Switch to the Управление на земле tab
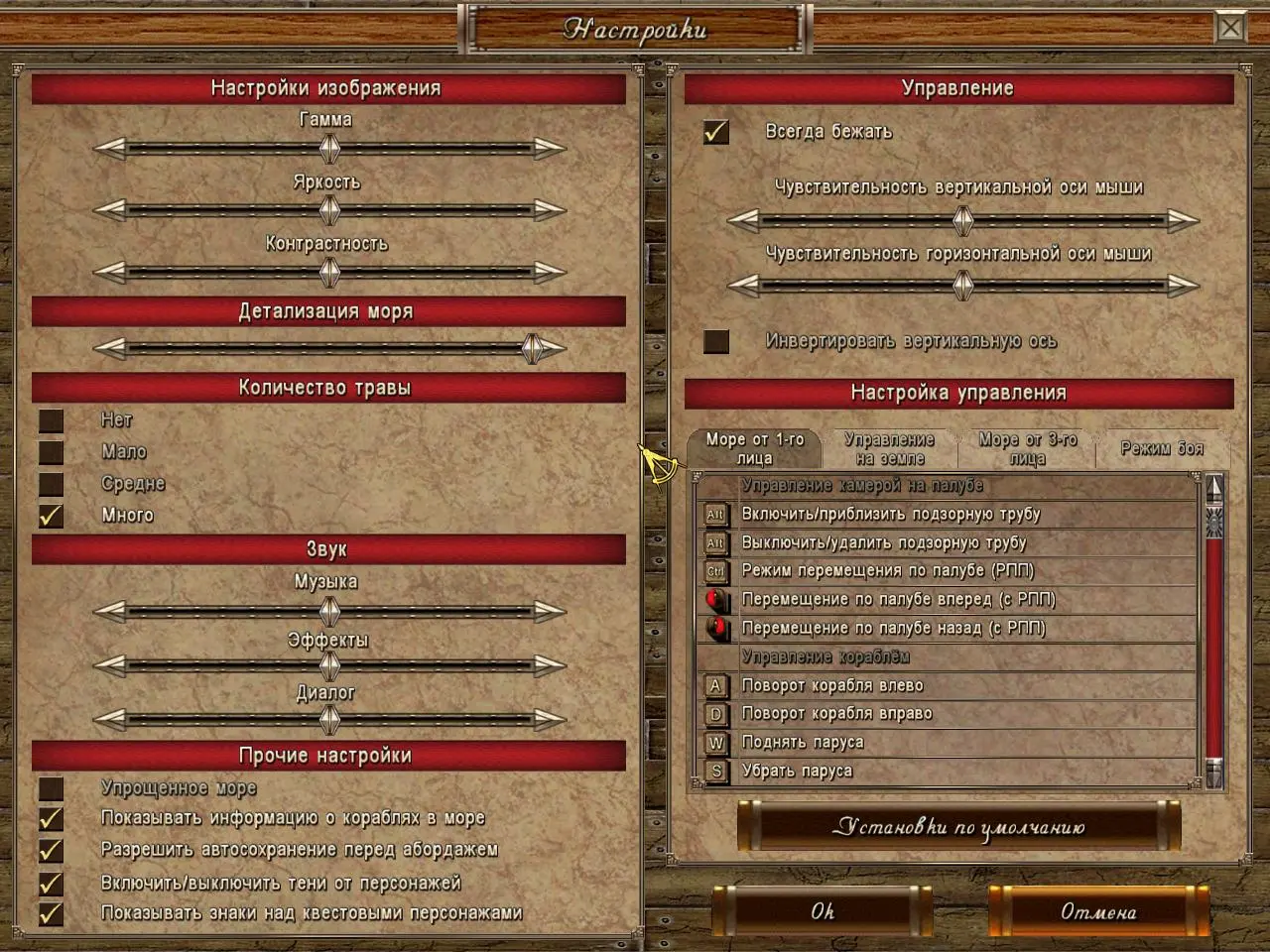The height and width of the screenshot is (952, 1270). pos(889,449)
